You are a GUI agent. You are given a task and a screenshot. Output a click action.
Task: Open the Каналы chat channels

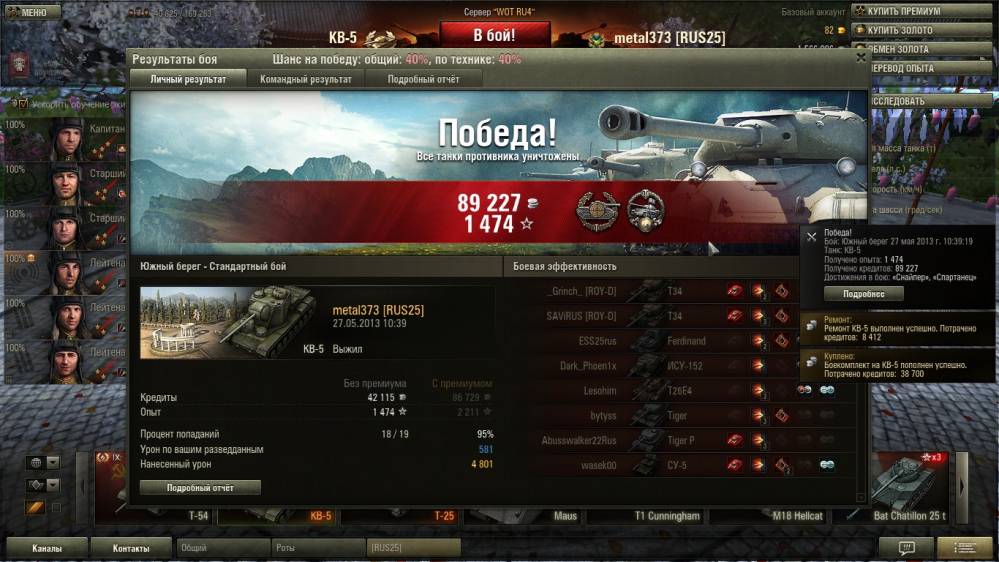click(46, 548)
